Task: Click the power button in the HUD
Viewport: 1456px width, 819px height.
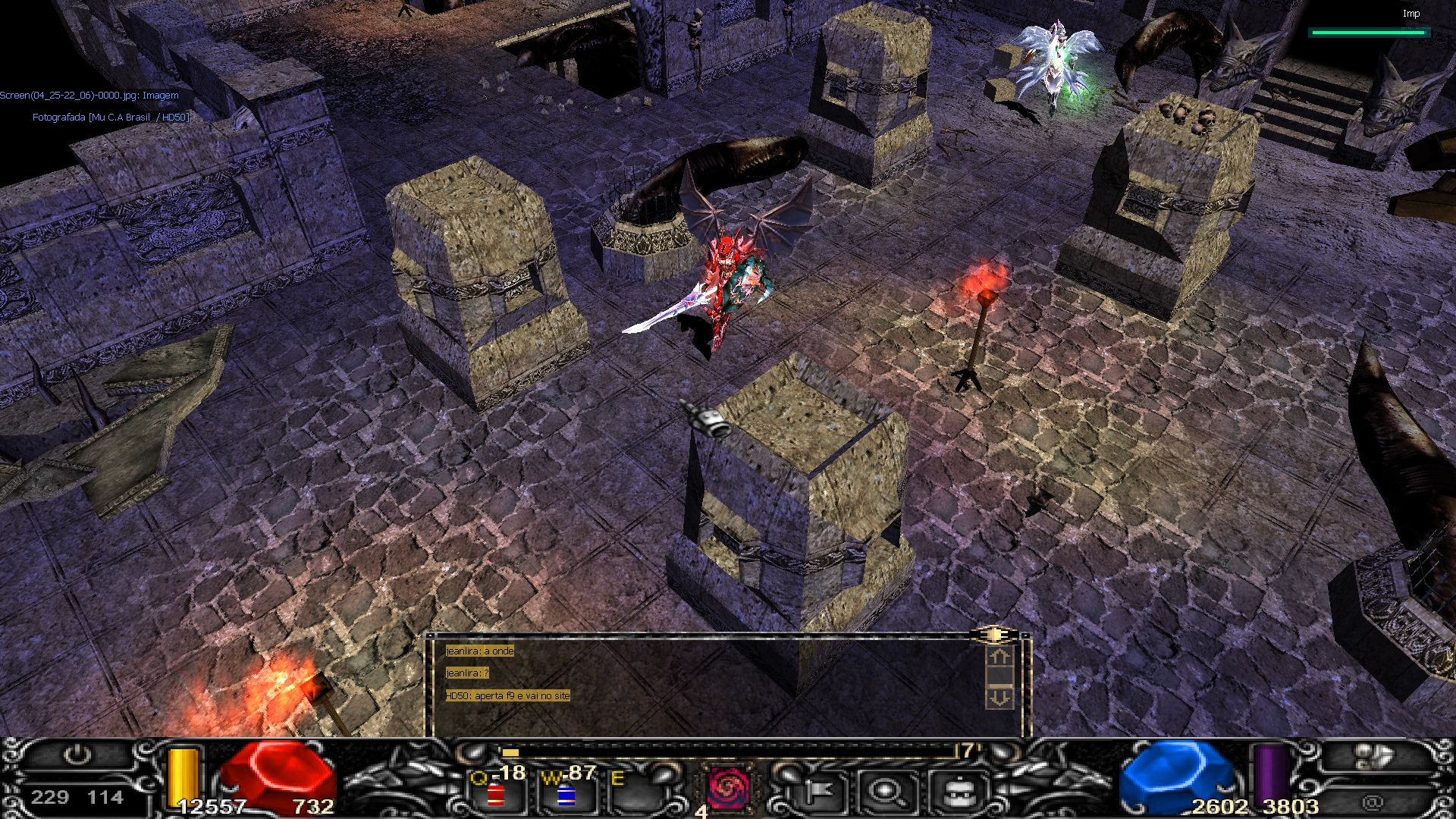Action: pyautogui.click(x=77, y=755)
